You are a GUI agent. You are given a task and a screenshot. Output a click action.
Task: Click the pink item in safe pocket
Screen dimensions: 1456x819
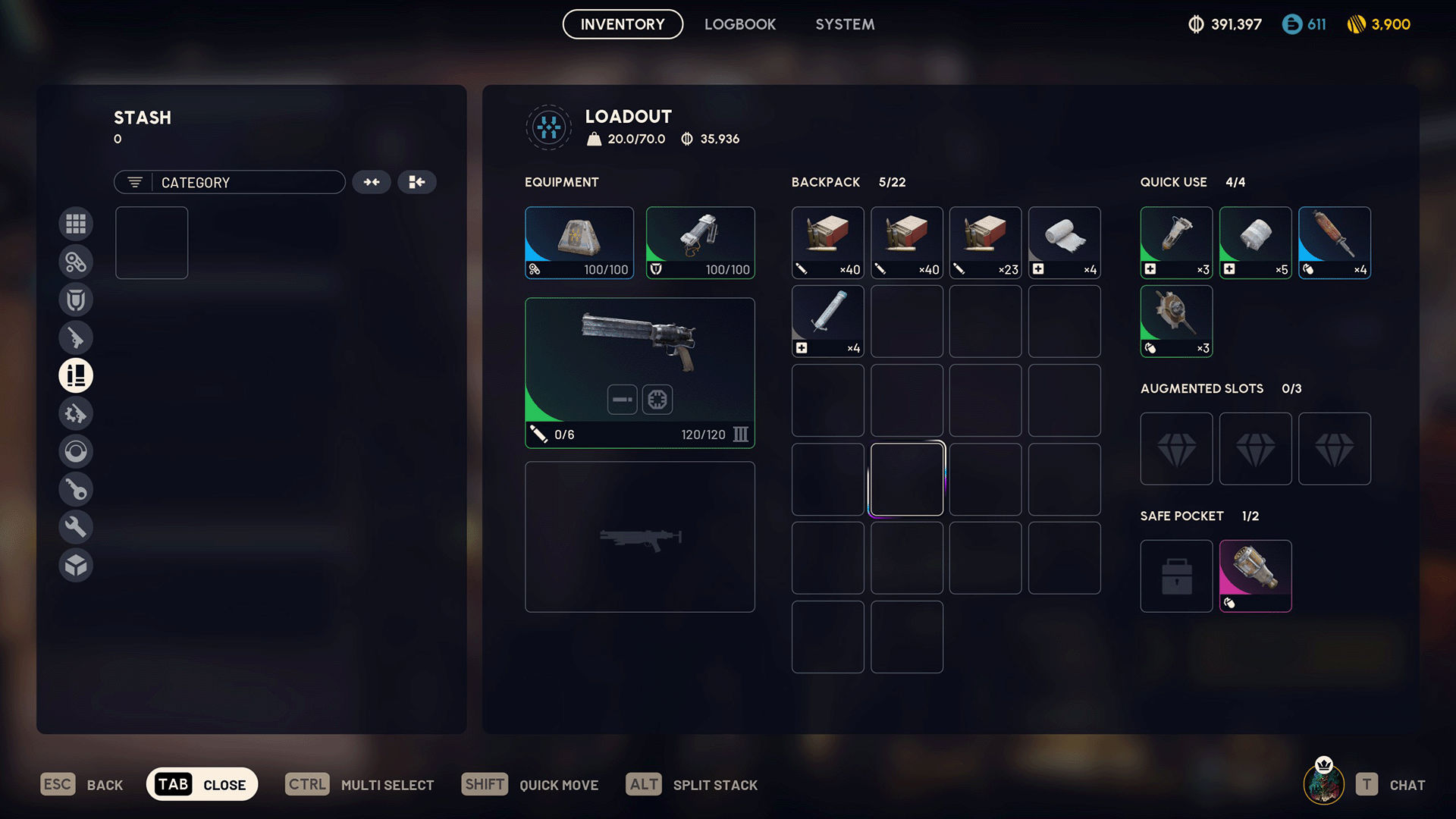click(x=1255, y=576)
